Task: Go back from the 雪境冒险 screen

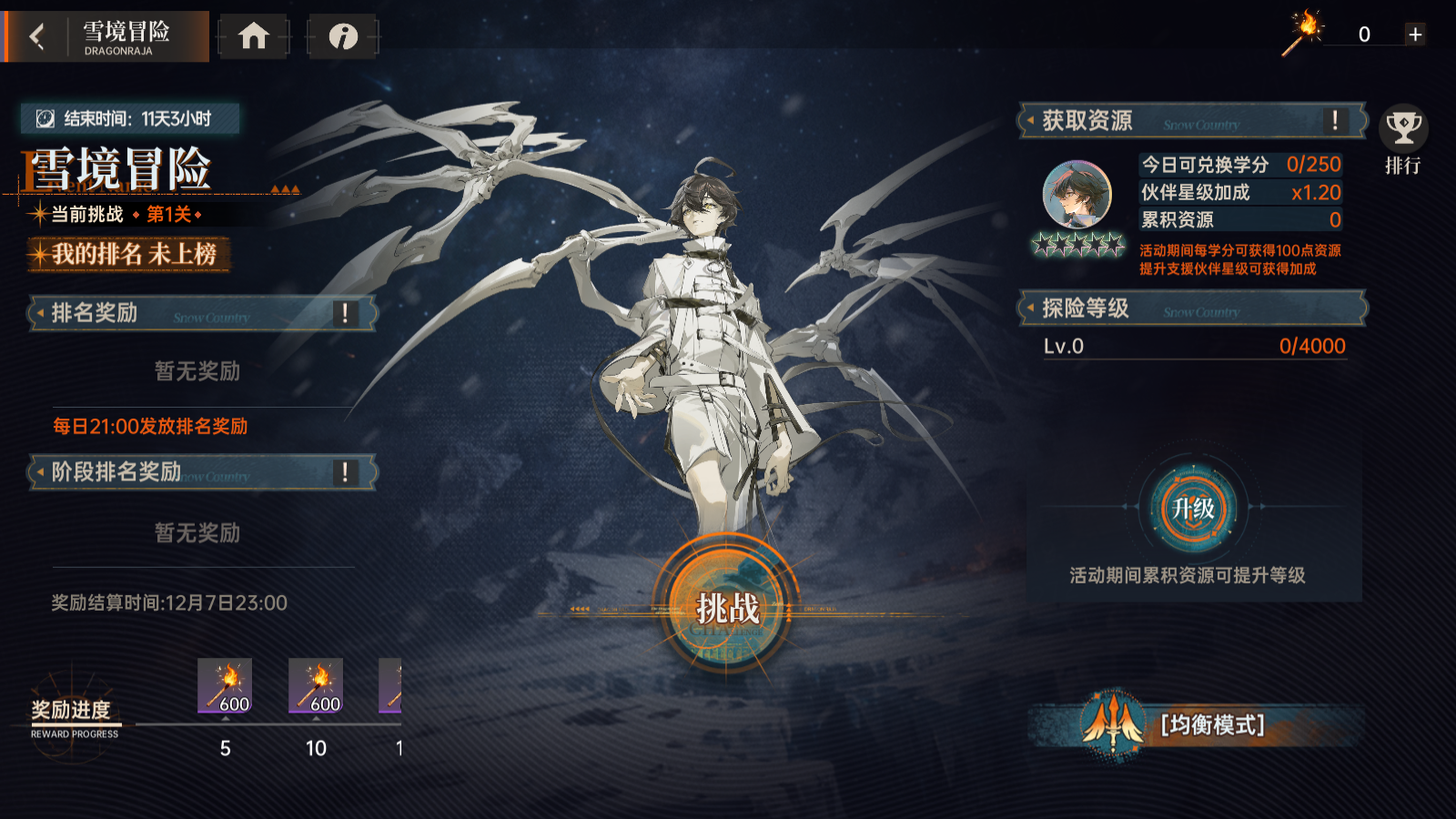Action: click(37, 36)
